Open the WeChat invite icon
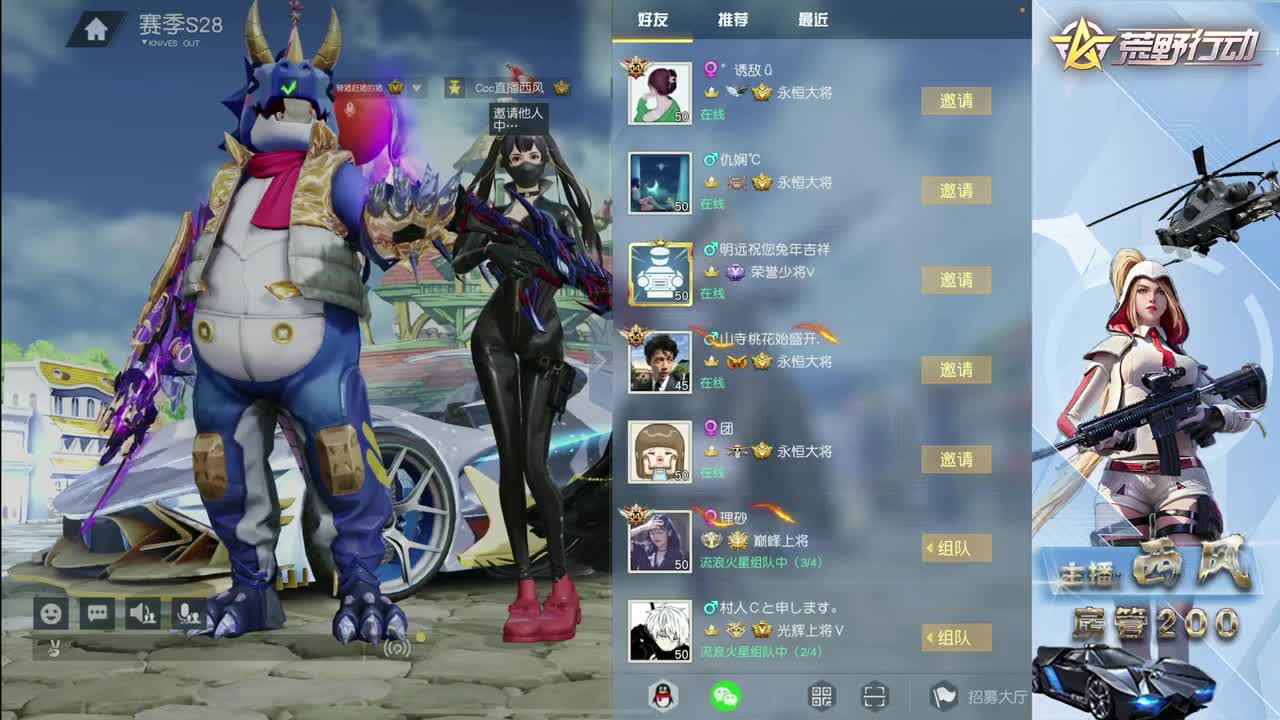 725,693
